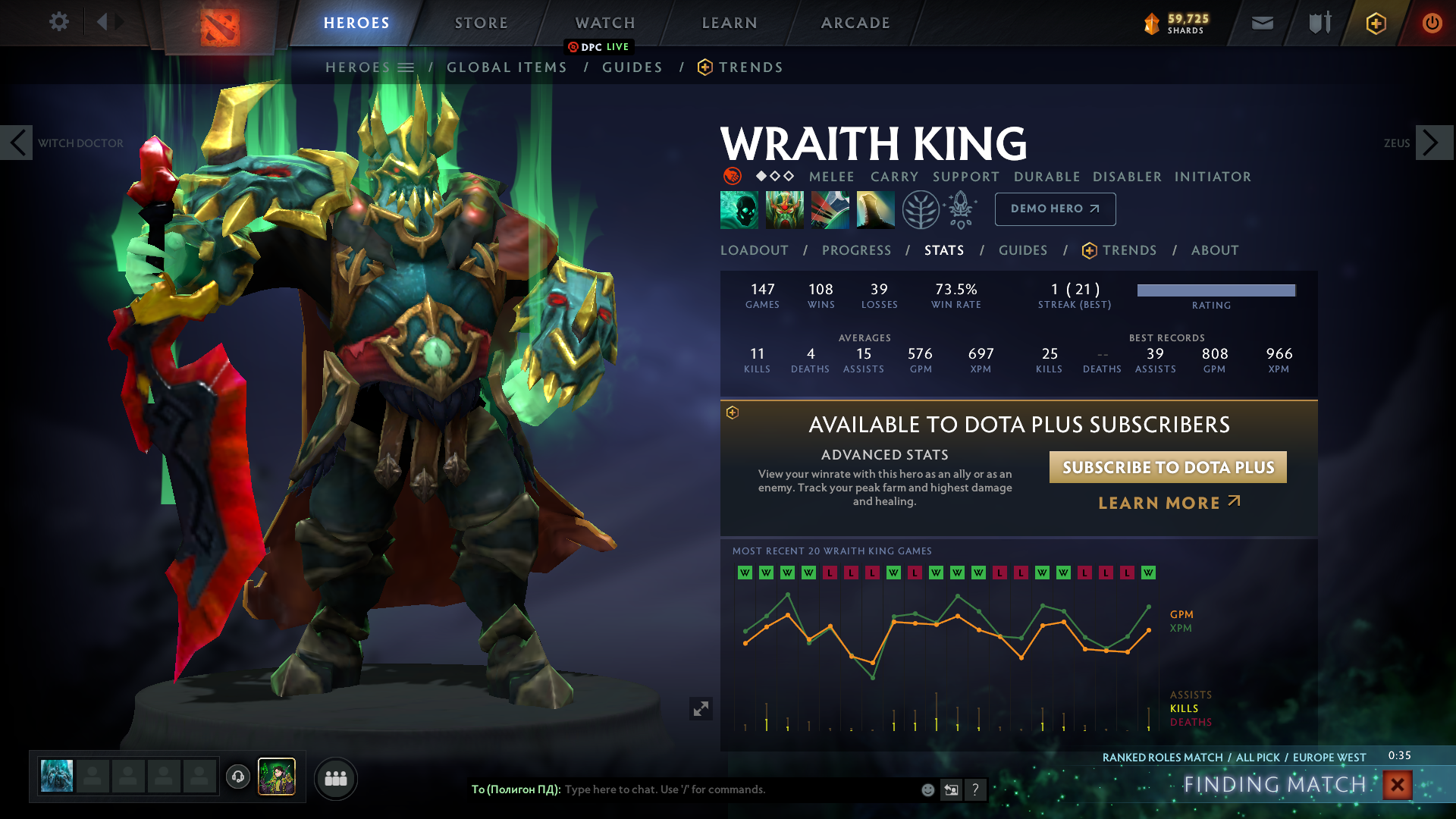1456x819 pixels.
Task: Switch to the Loadout tab
Action: pos(754,250)
